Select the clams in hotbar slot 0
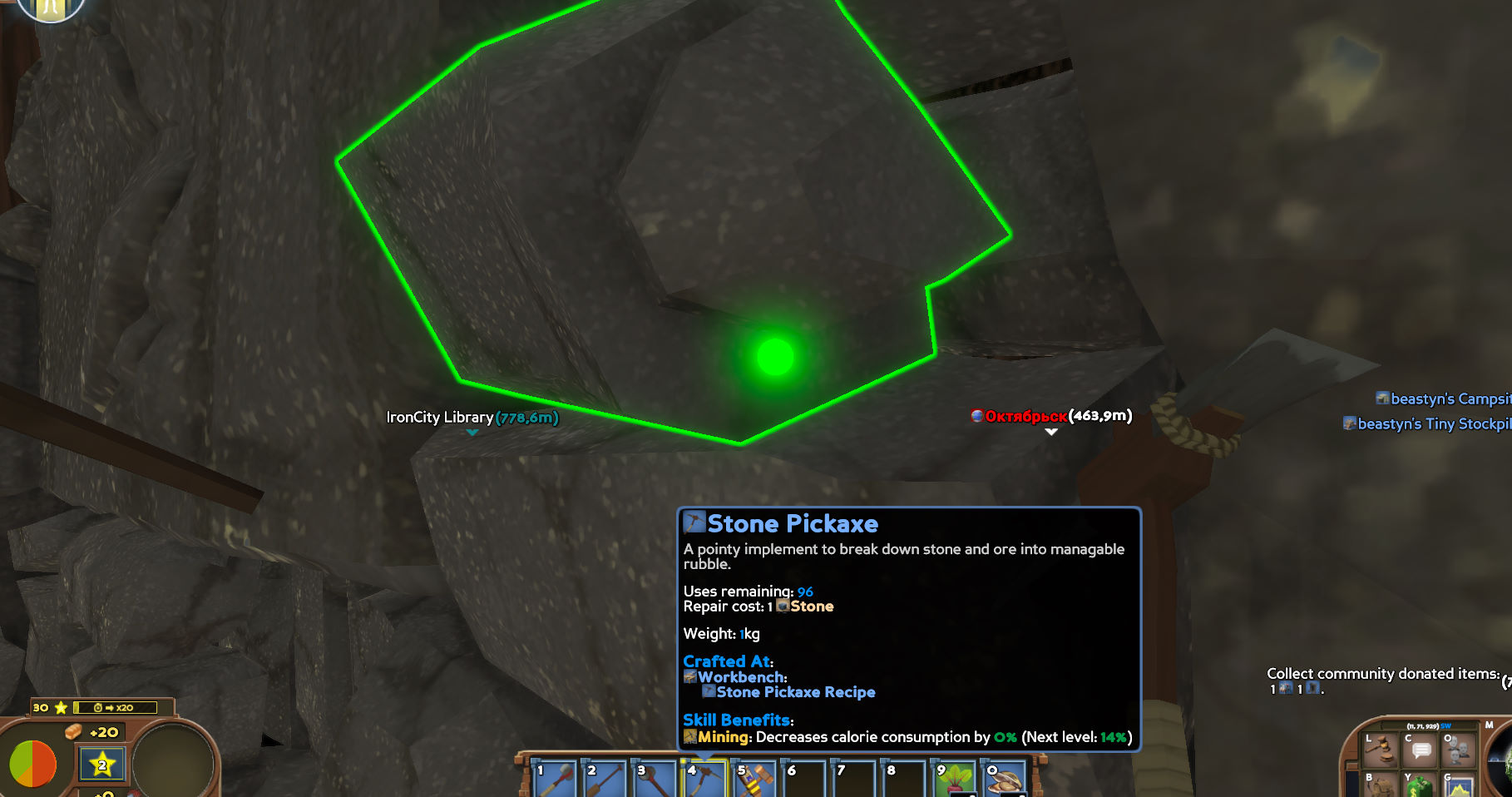Viewport: 1512px width, 797px height. tap(1002, 778)
